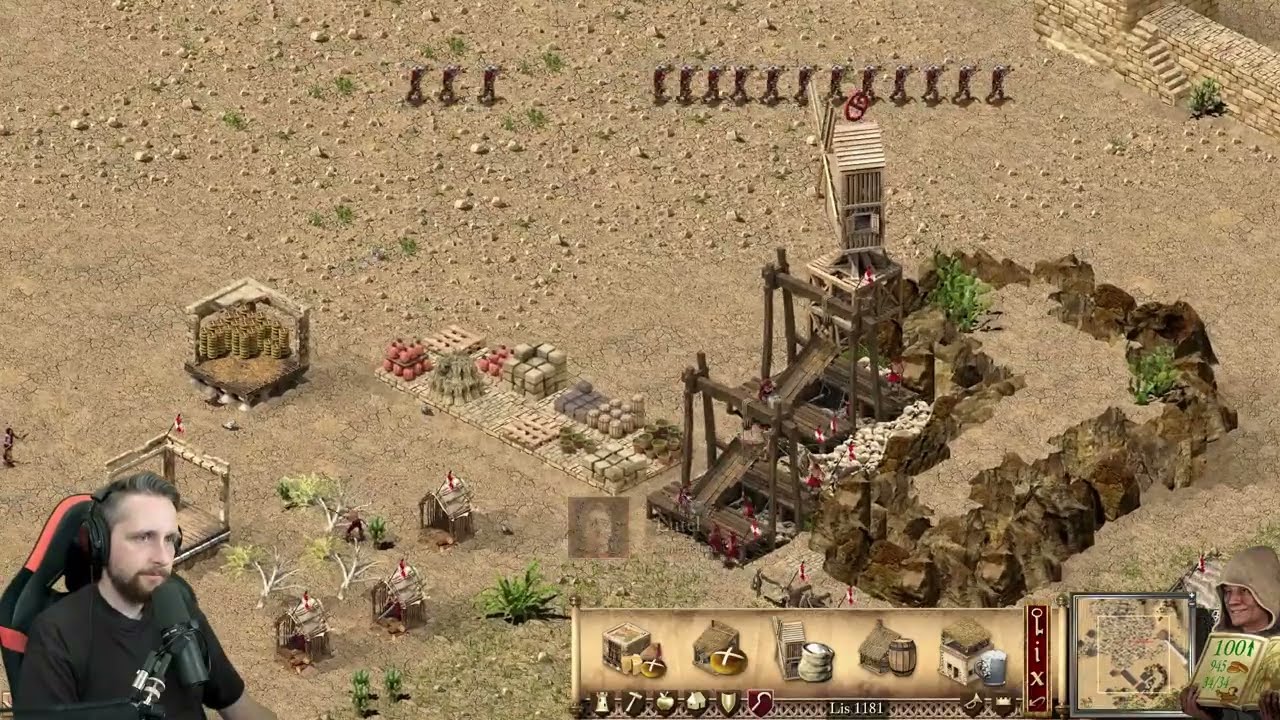Image resolution: width=1280 pixels, height=720 pixels.
Task: Switch to the castle tower category
Action: point(602,704)
